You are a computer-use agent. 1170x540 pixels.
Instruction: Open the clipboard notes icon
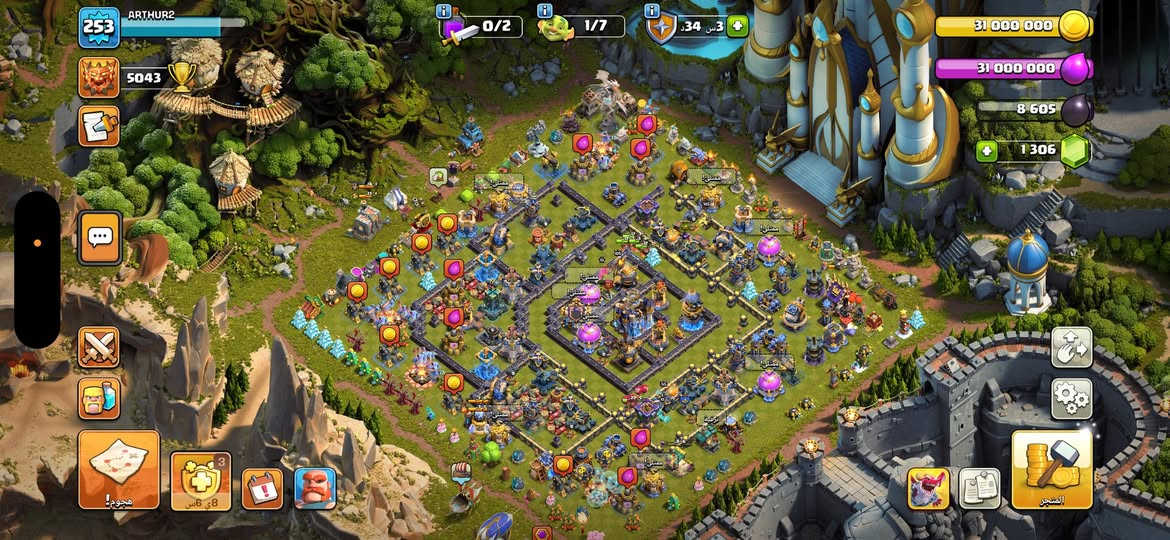(x=979, y=488)
